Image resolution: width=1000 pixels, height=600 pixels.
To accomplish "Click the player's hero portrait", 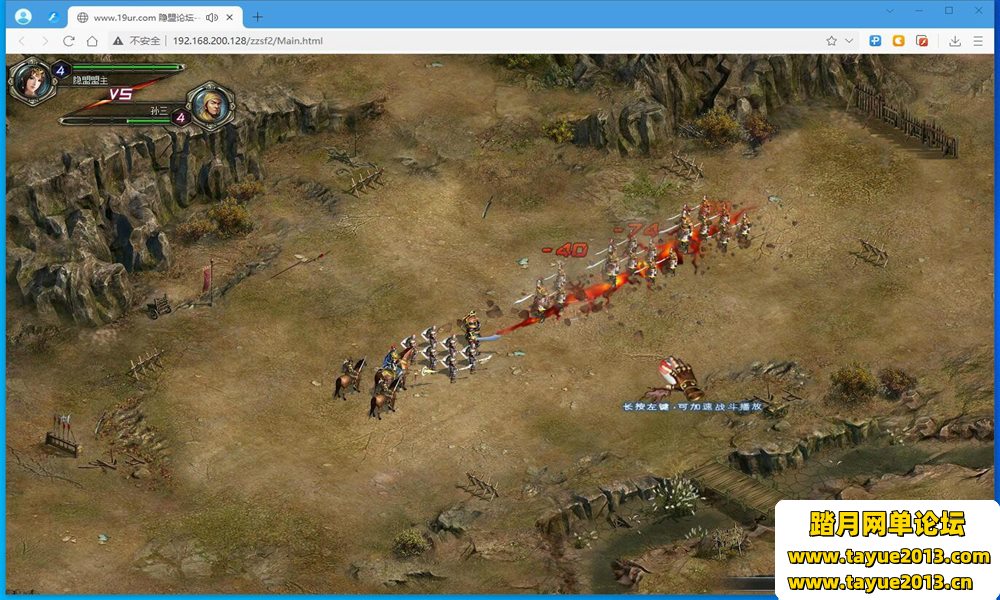I will (x=29, y=81).
